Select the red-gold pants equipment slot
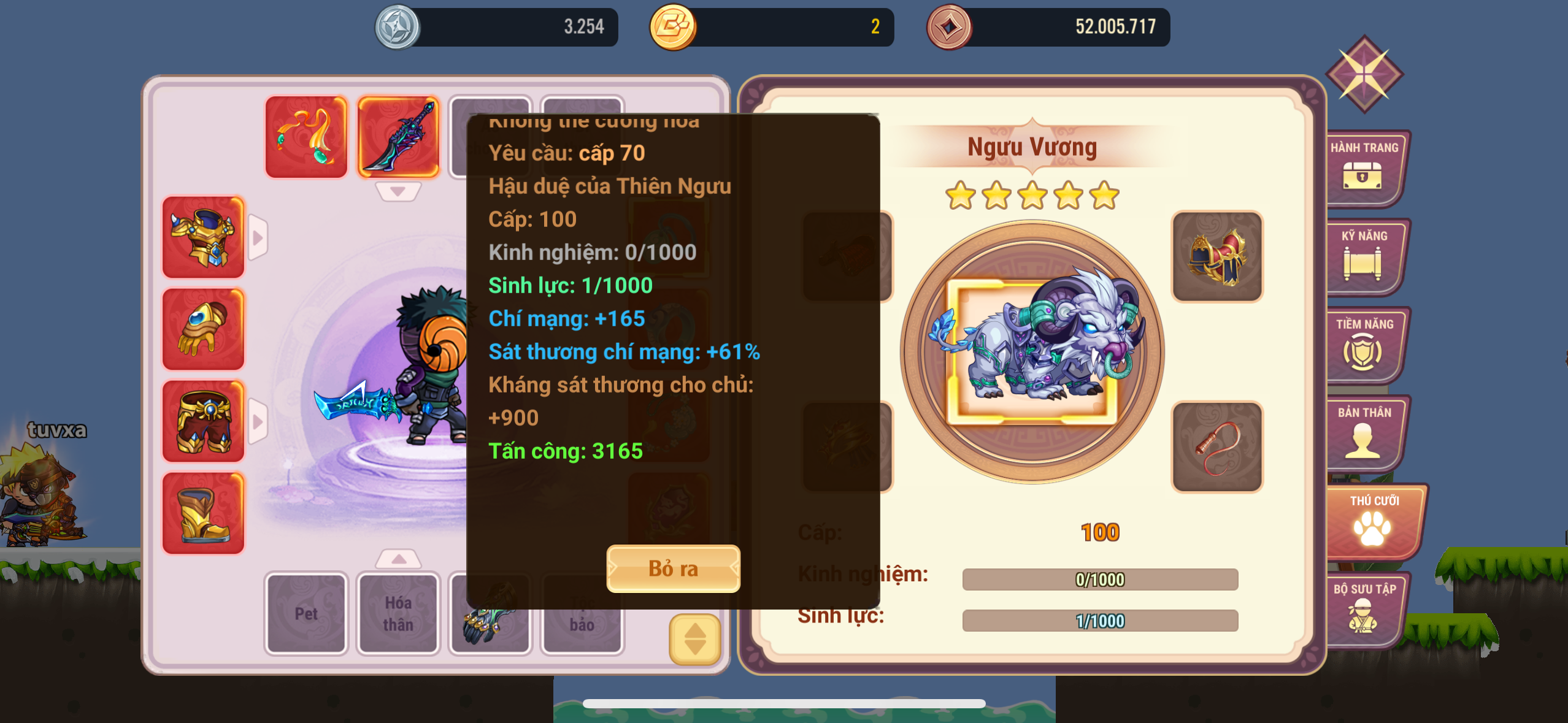Image resolution: width=1568 pixels, height=723 pixels. [x=203, y=421]
